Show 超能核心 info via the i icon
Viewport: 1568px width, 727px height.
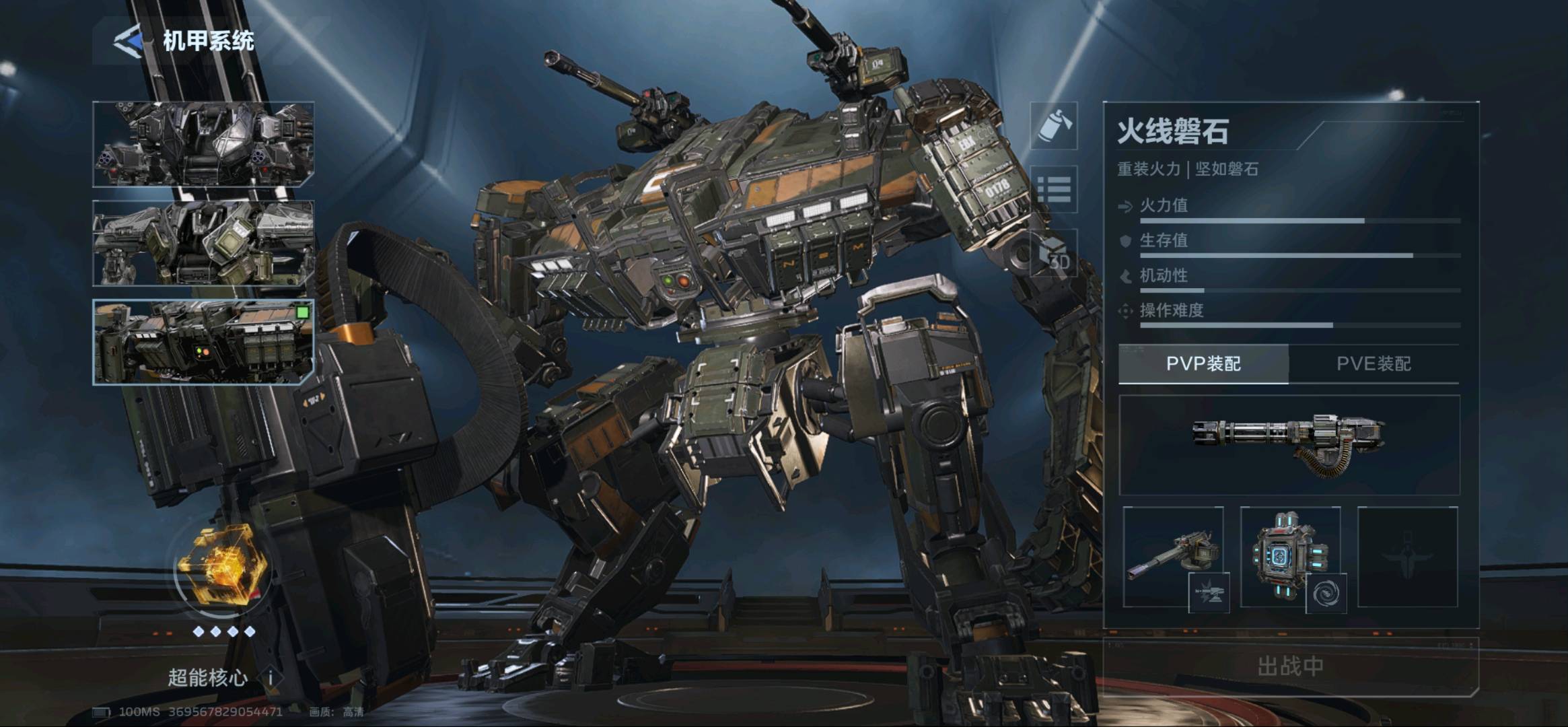tap(271, 677)
